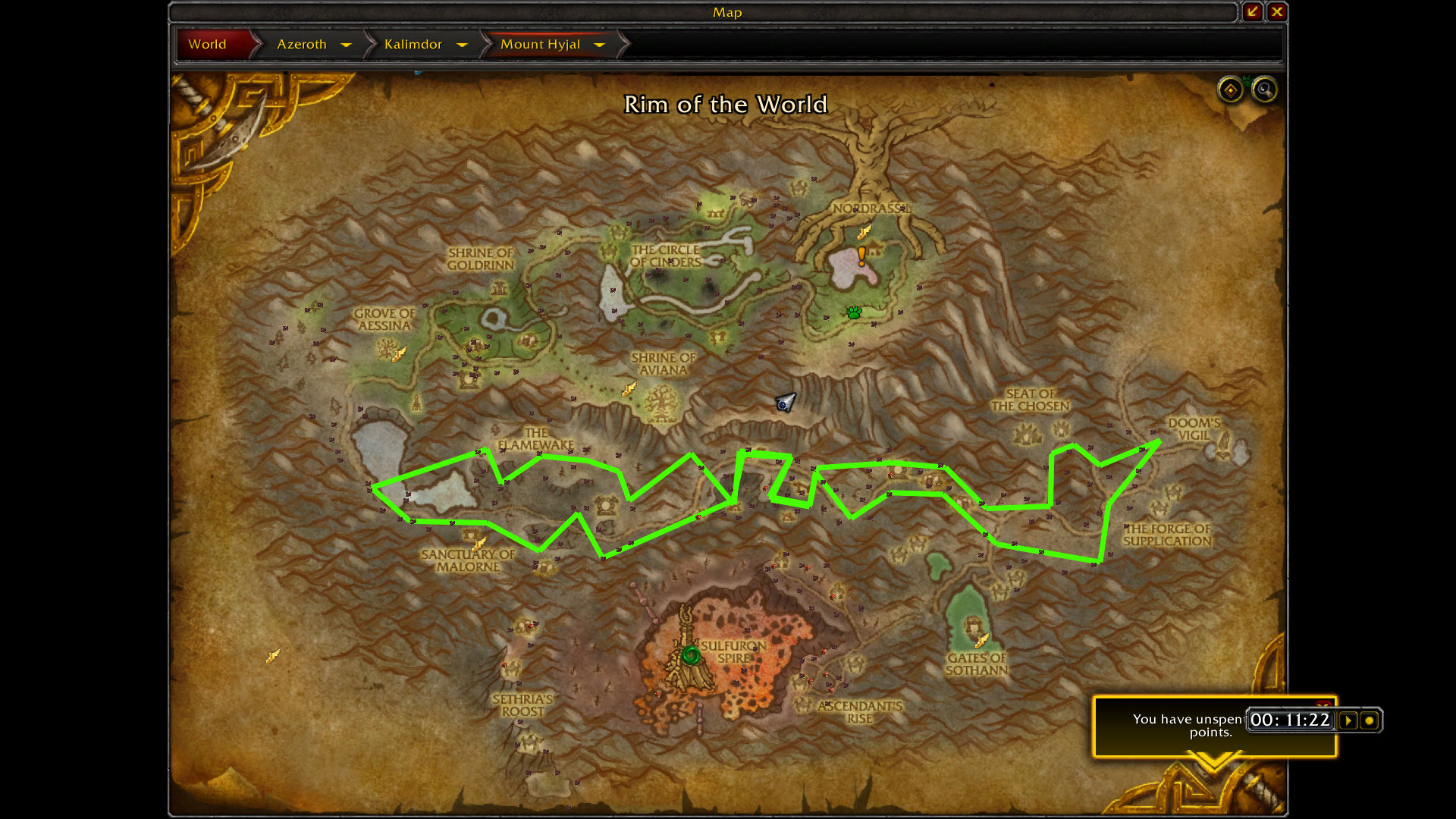
Task: Select the flight point at Grove of Aessina
Action: pyautogui.click(x=400, y=353)
